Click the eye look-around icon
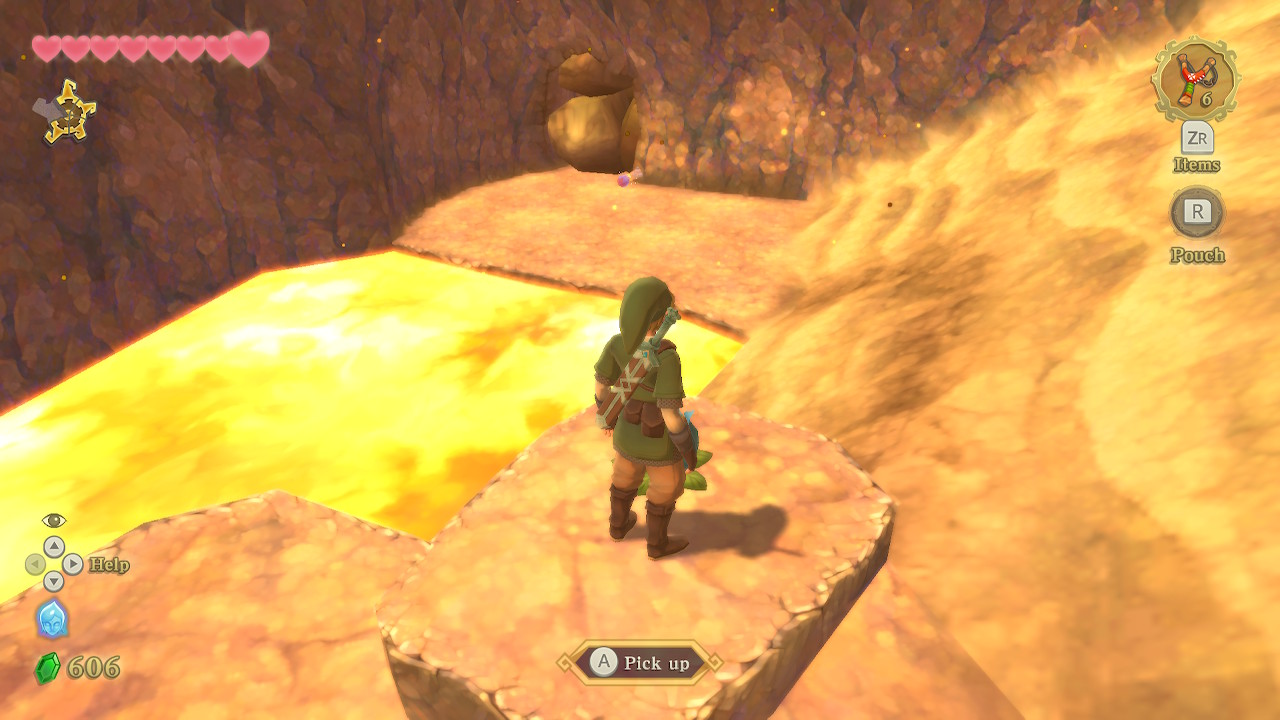Viewport: 1280px width, 720px height. pos(54,520)
